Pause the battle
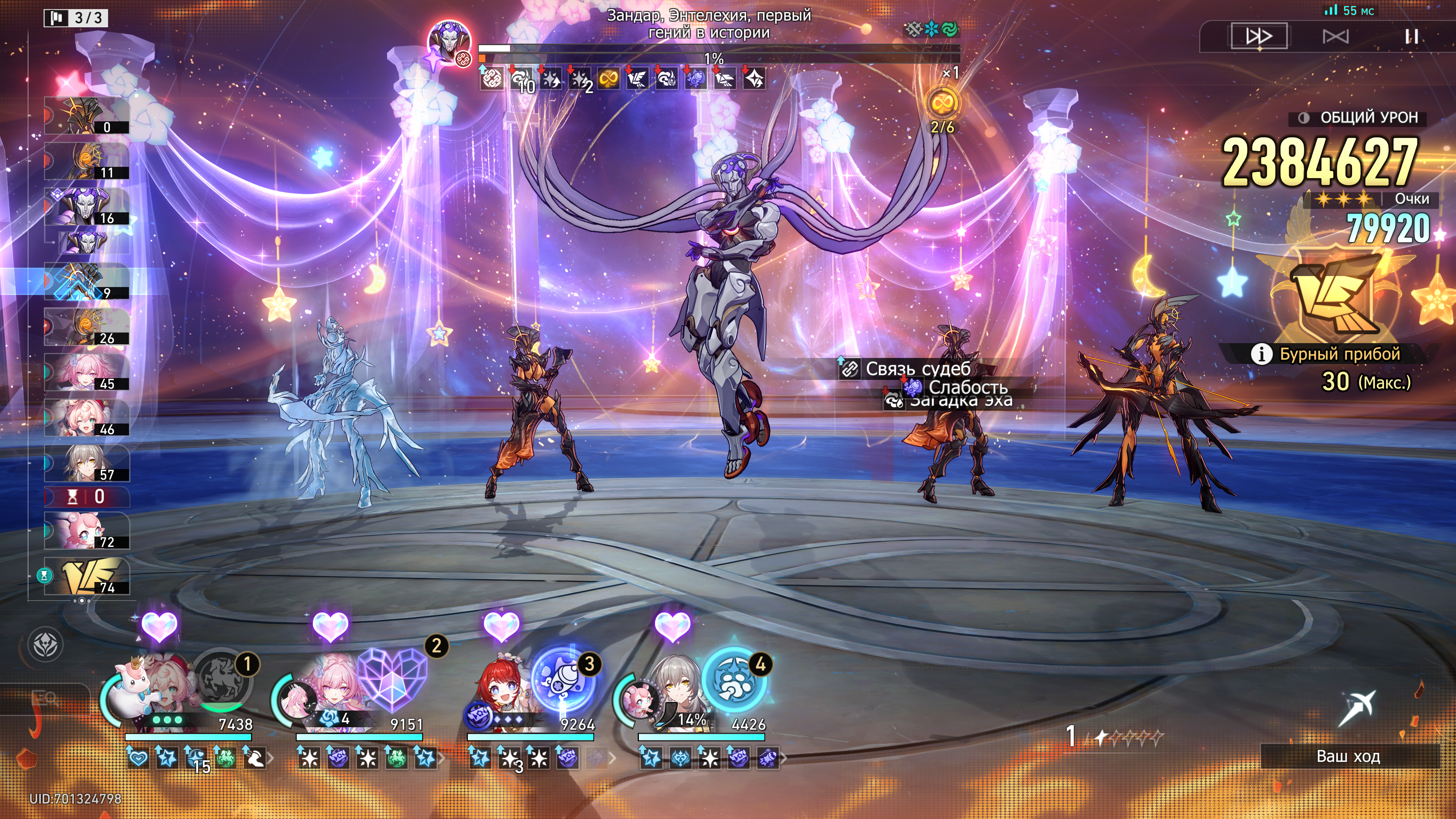This screenshot has width=1456, height=819. (1411, 36)
